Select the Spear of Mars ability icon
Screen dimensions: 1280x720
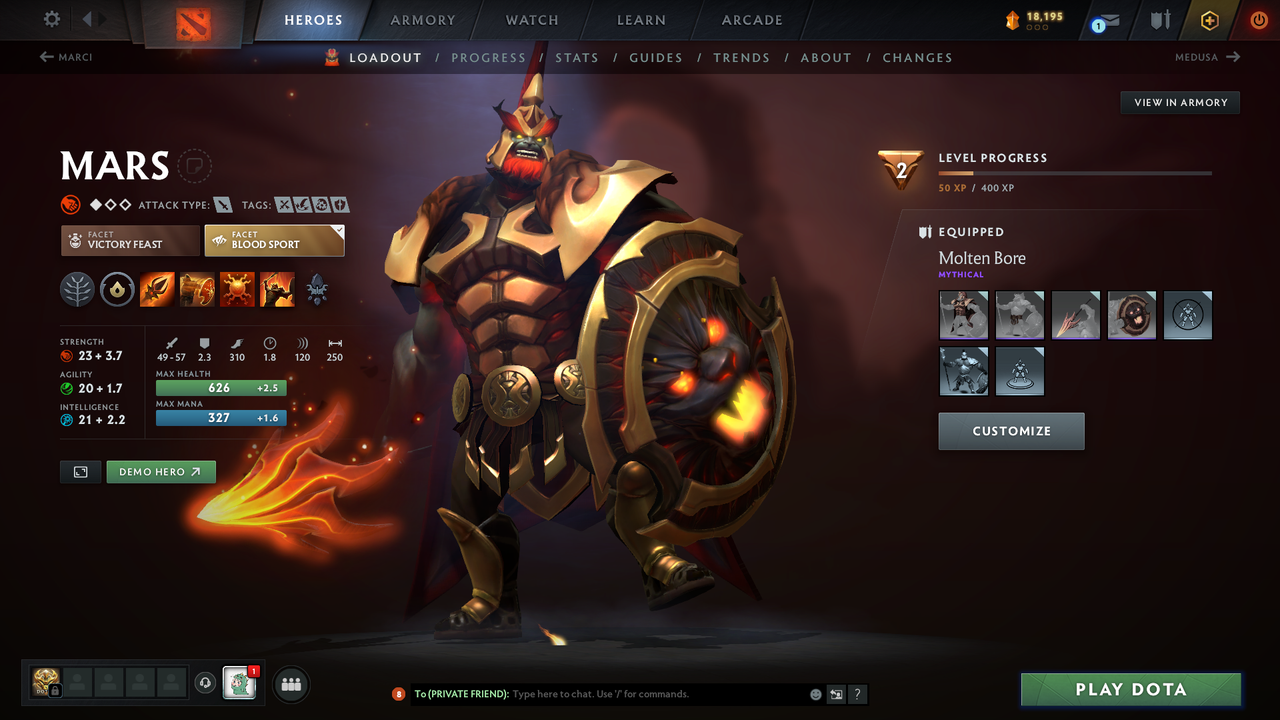point(157,289)
